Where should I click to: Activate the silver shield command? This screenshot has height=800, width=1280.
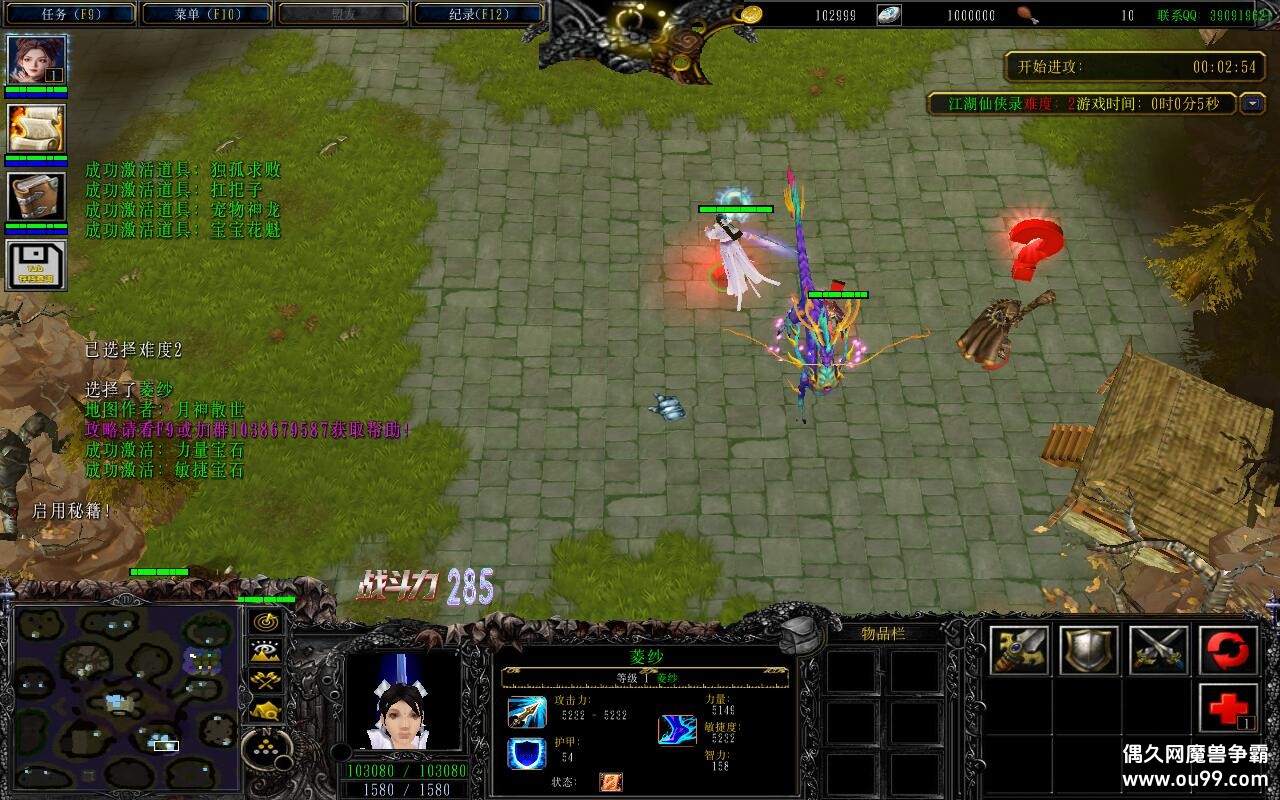pos(1089,650)
